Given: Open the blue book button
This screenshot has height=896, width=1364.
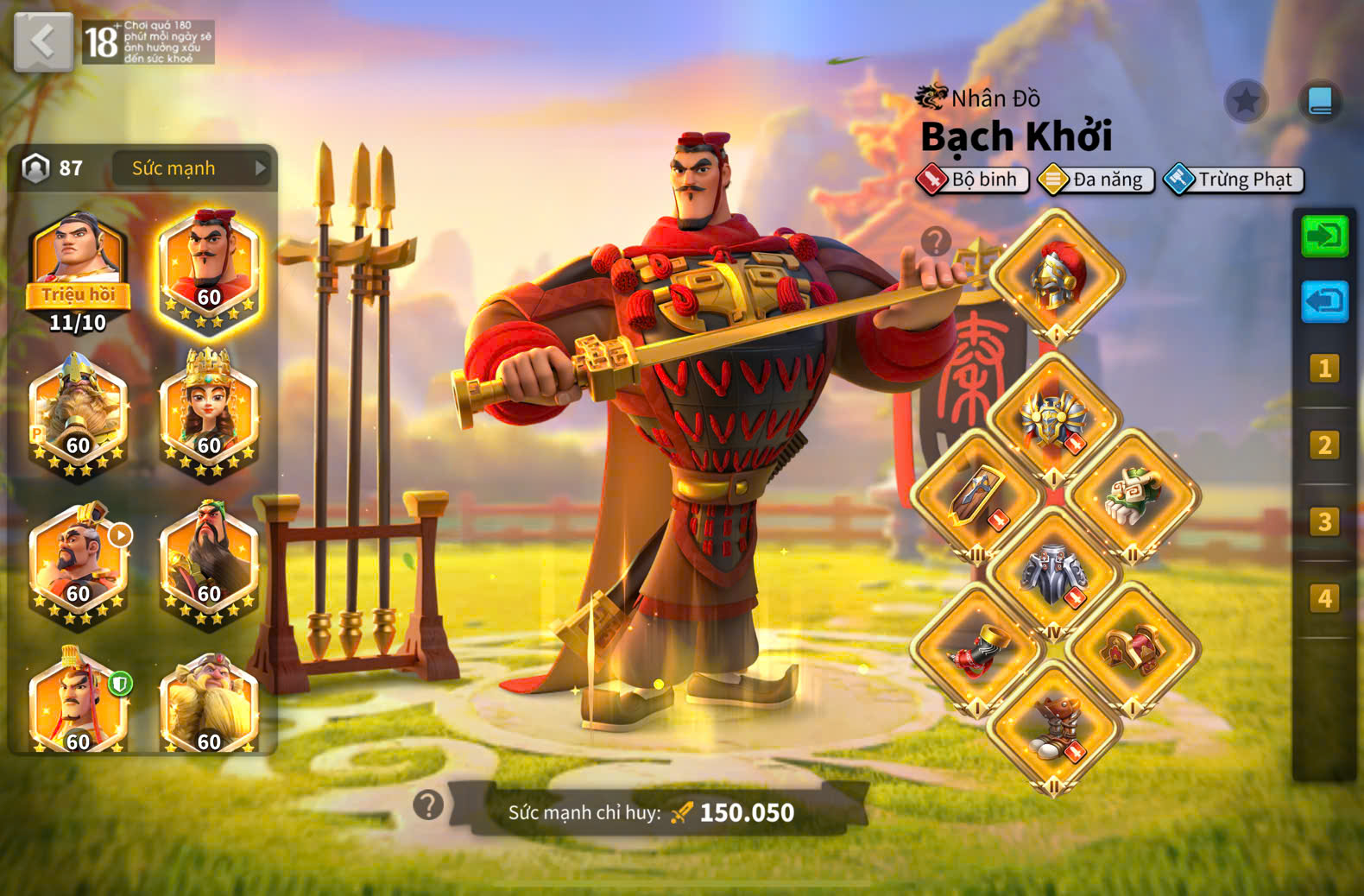Looking at the screenshot, I should [1320, 102].
